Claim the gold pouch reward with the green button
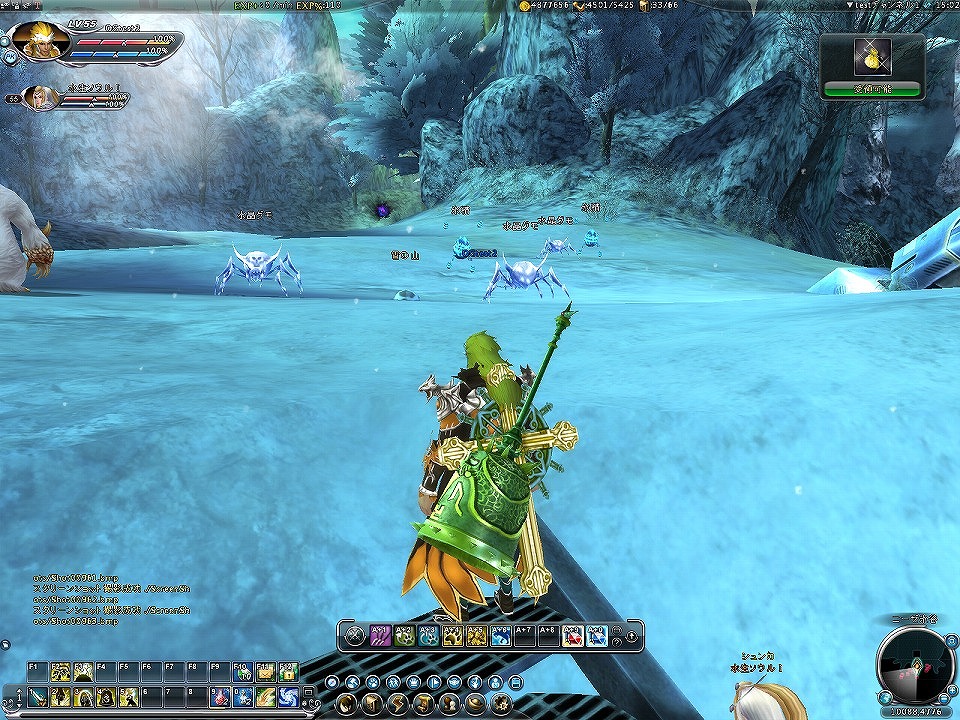The width and height of the screenshot is (960, 720). pos(872,89)
